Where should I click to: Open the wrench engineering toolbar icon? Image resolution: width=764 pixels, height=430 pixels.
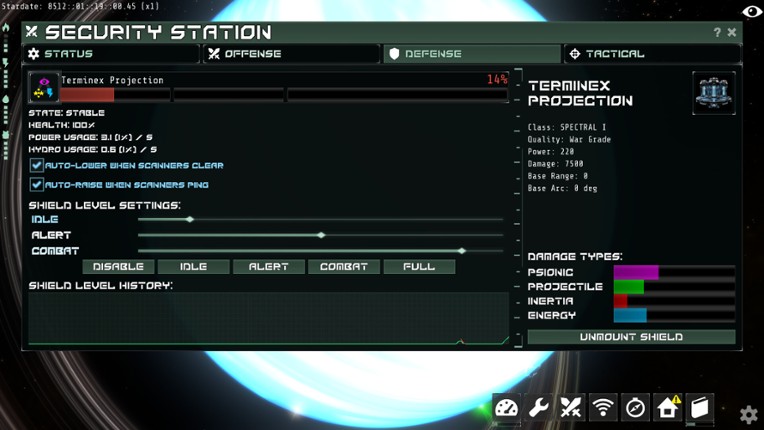[539, 407]
